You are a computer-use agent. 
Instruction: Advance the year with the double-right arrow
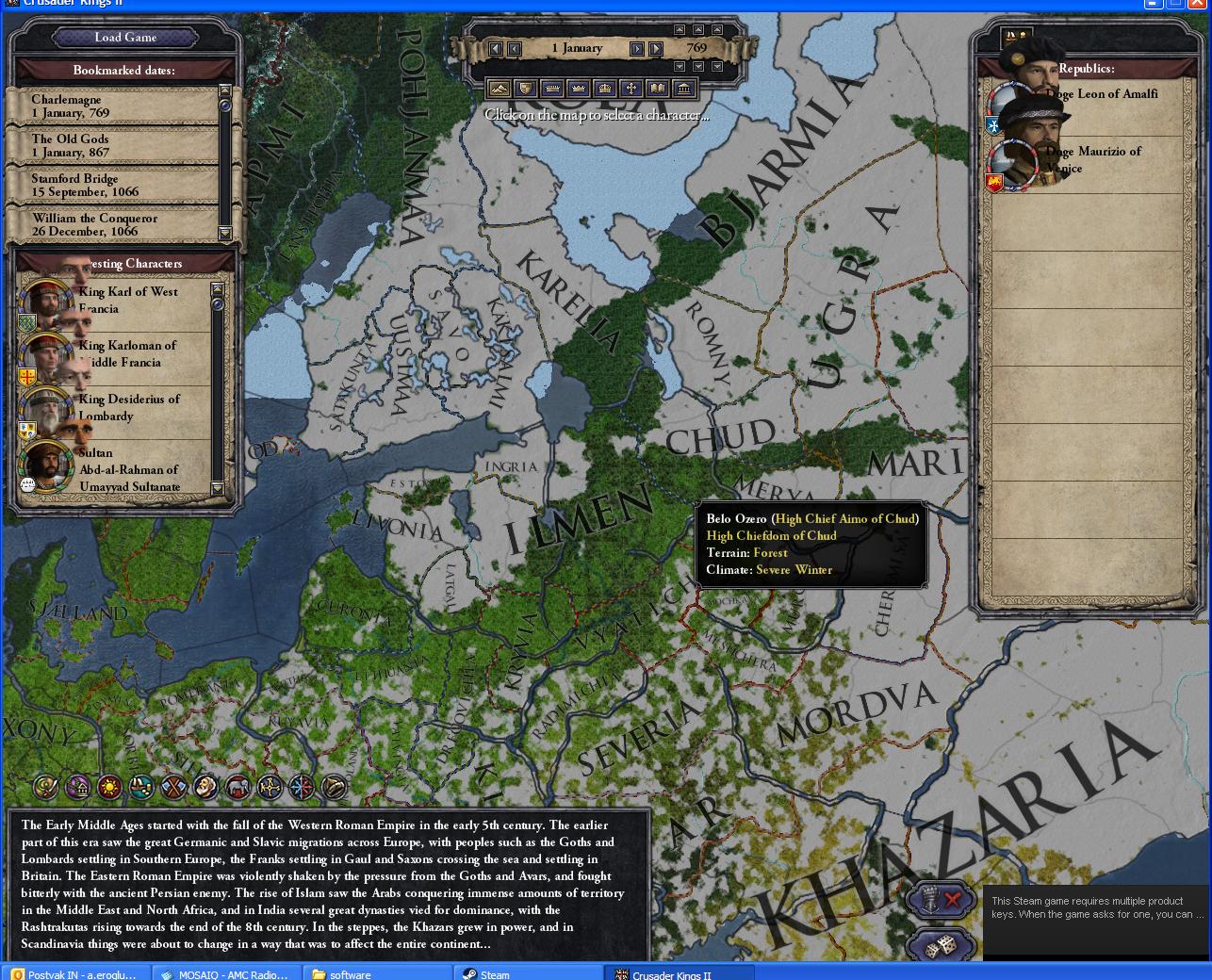(x=656, y=48)
